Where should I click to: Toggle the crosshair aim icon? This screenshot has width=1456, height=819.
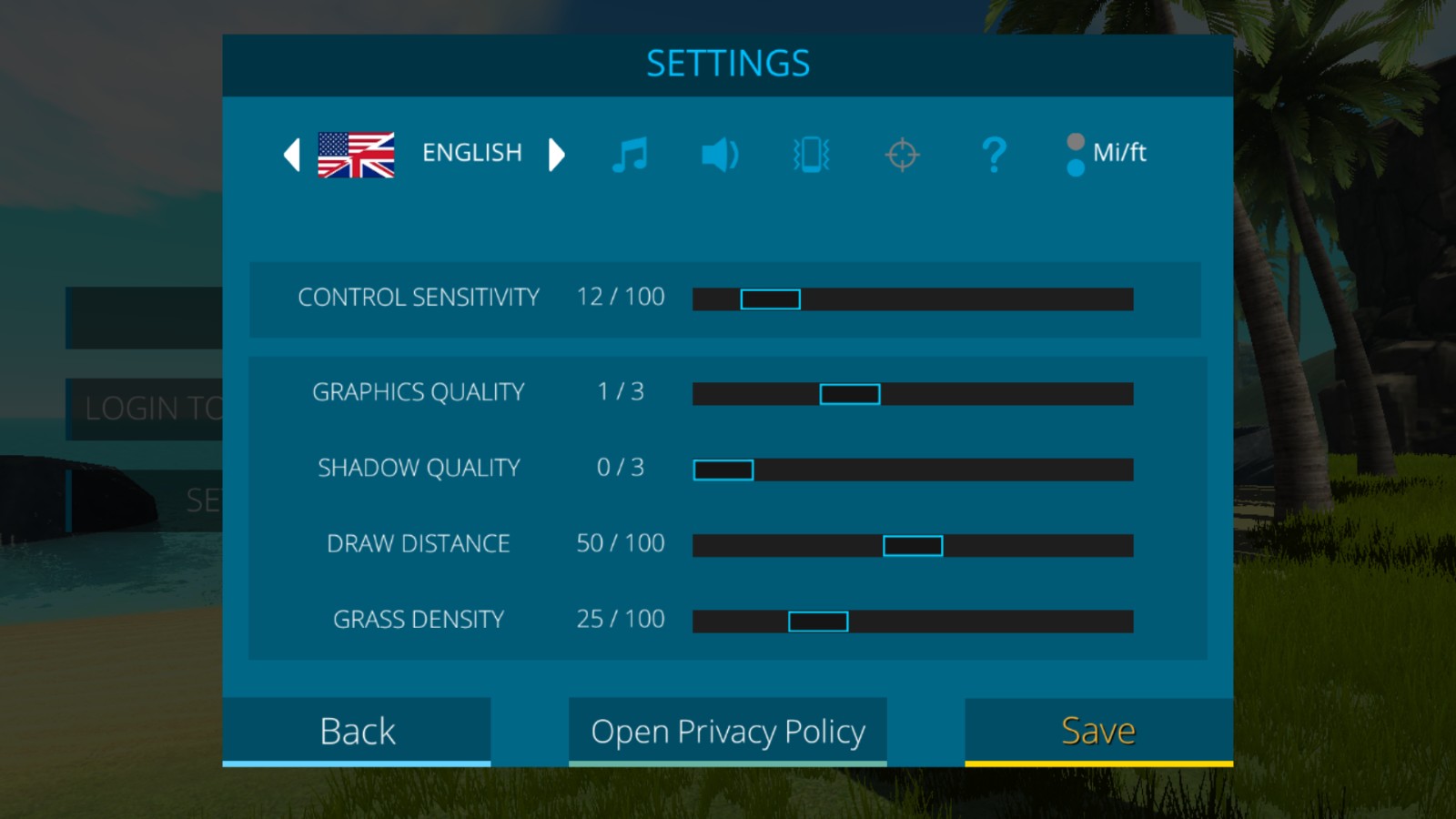[x=902, y=155]
